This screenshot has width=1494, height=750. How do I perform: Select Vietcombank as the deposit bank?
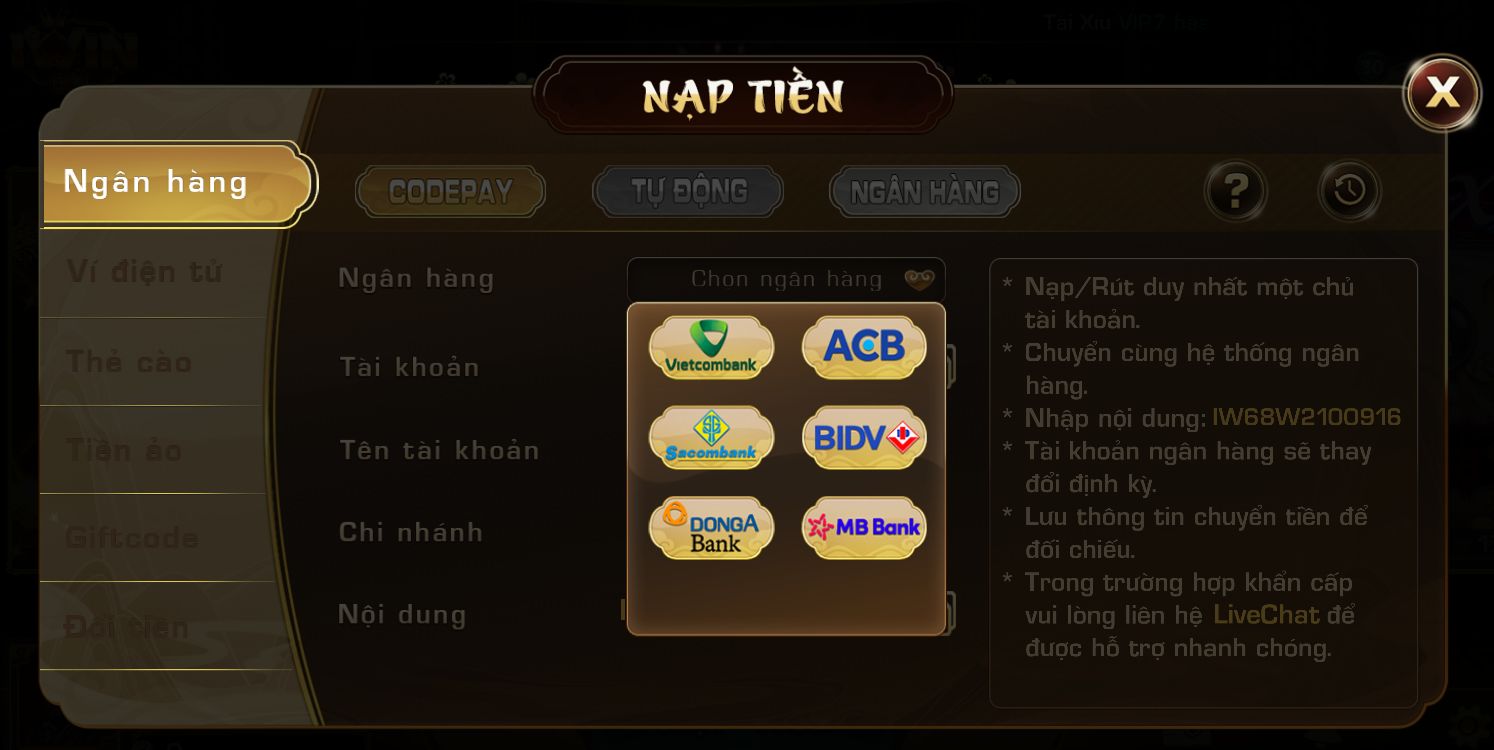click(711, 348)
